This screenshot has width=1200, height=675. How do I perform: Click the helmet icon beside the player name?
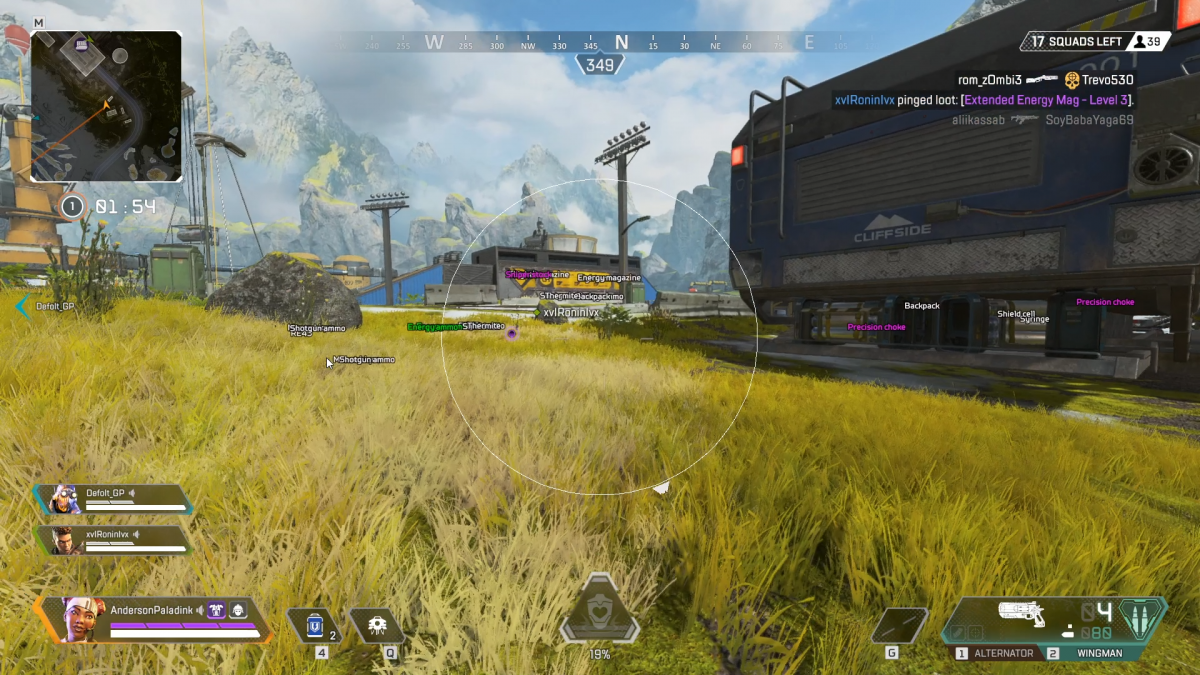pyautogui.click(x=239, y=609)
